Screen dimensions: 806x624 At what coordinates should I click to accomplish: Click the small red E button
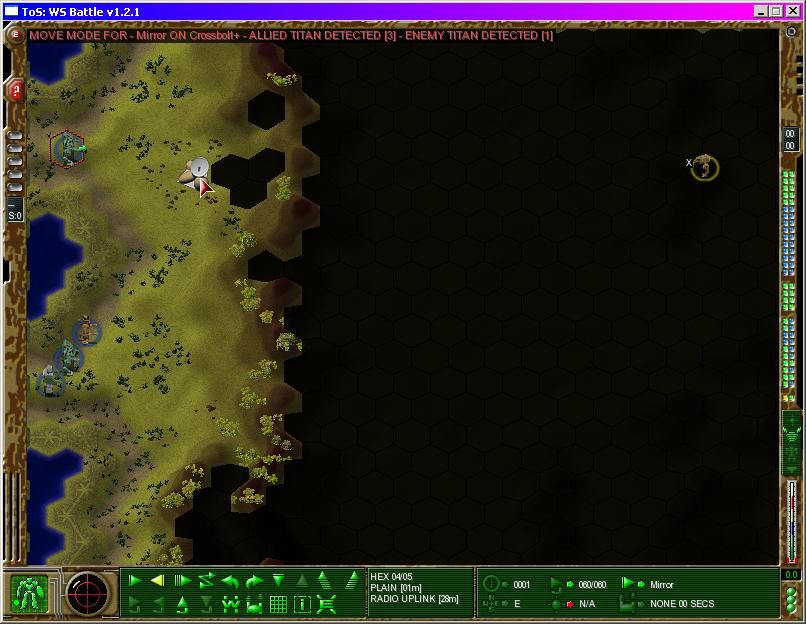16,35
